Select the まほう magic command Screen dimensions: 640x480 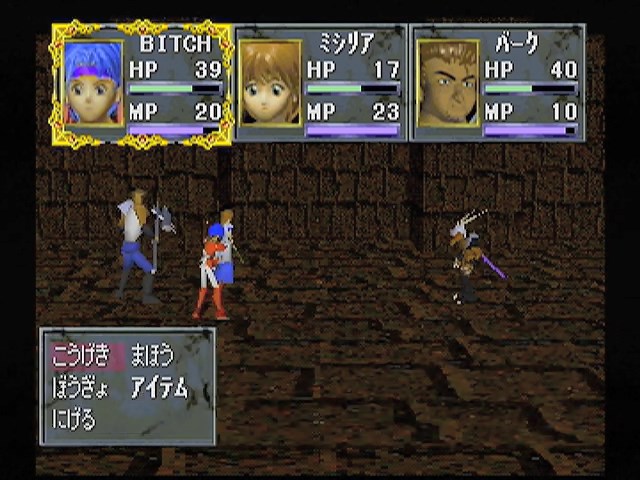click(x=152, y=355)
